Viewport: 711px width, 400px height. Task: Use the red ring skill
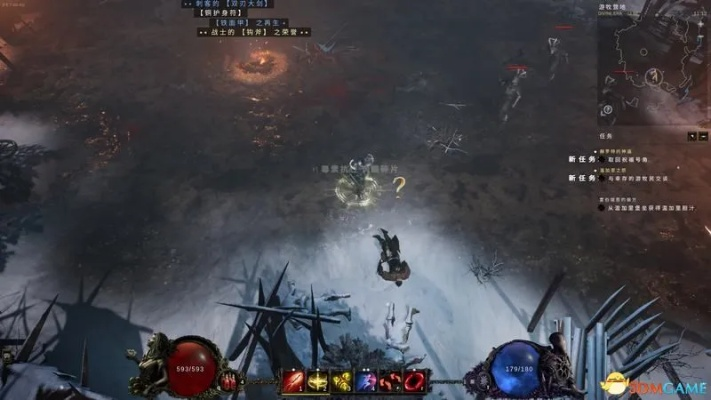coord(414,380)
